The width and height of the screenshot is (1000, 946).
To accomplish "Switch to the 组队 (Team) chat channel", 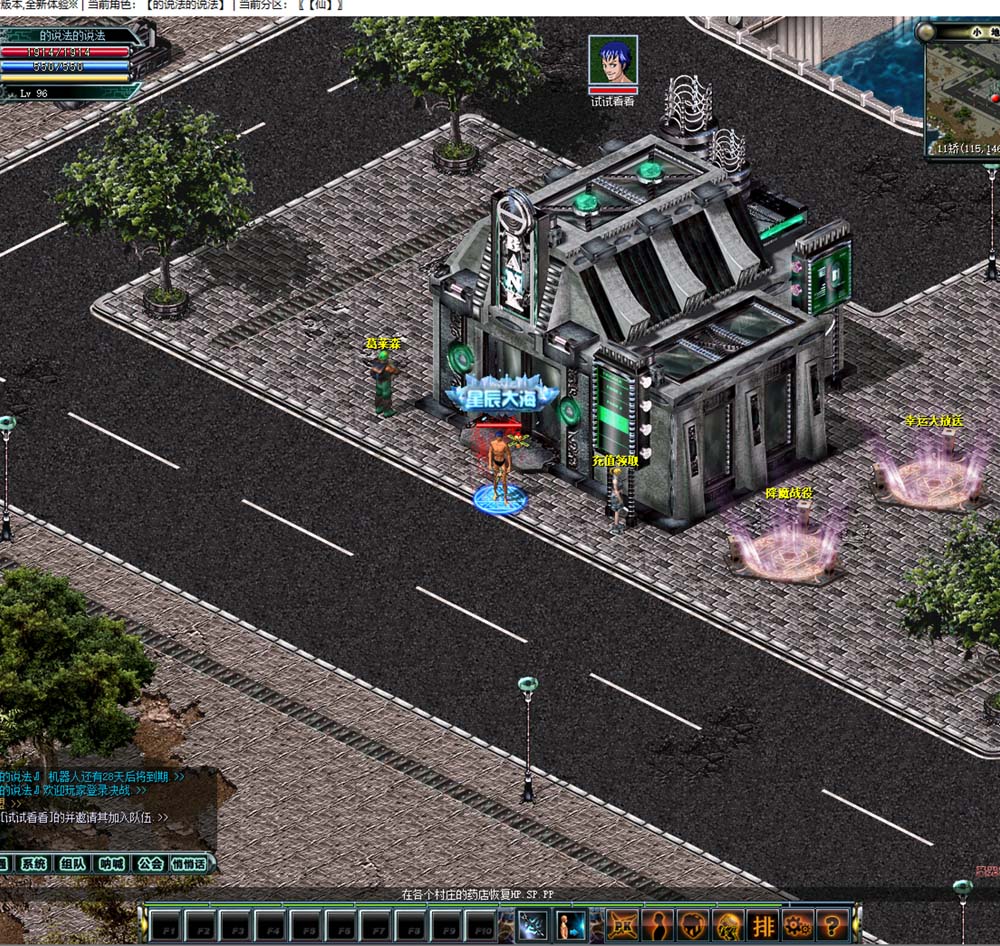I will click(x=72, y=863).
